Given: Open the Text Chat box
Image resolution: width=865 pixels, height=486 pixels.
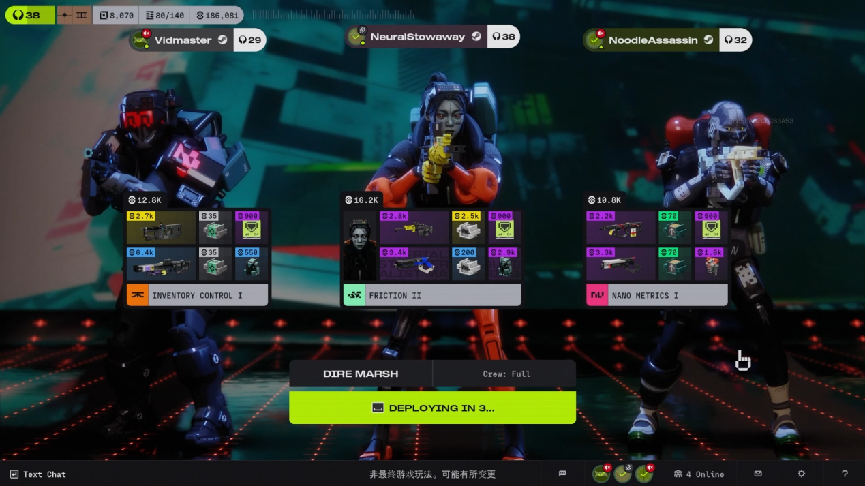Looking at the screenshot, I should 38,474.
